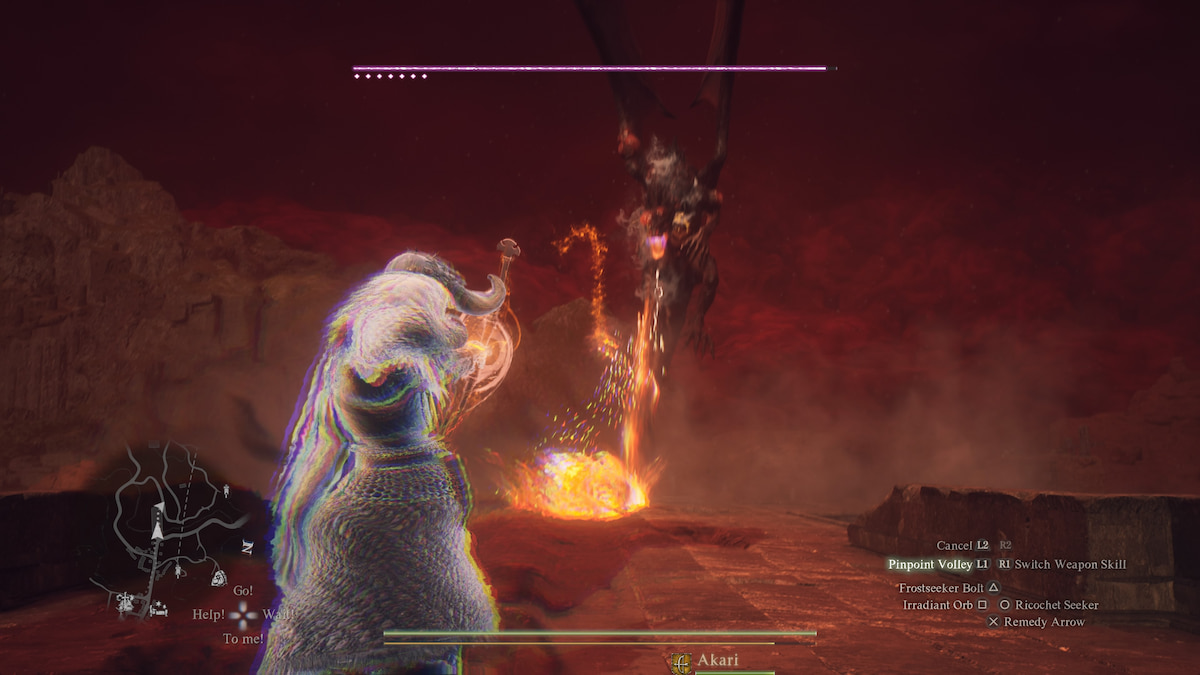Use the Irradiant Orb skill
Screen dimensions: 1200x675
pyautogui.click(x=938, y=605)
